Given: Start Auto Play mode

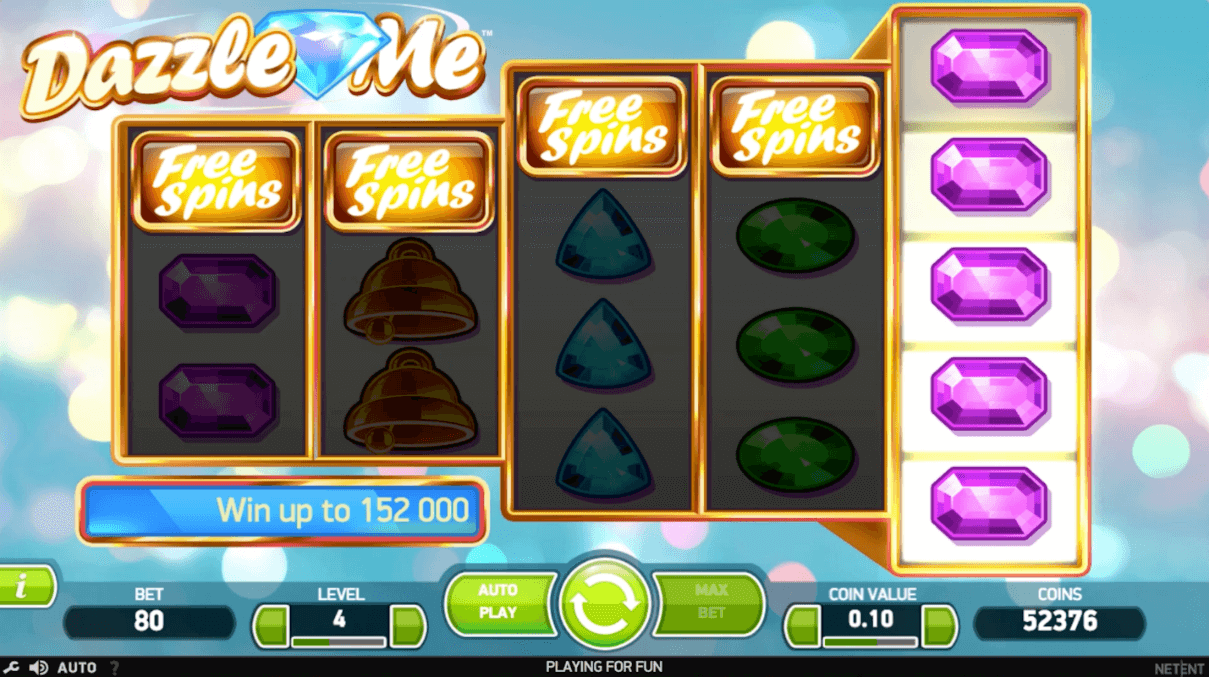Looking at the screenshot, I should pyautogui.click(x=498, y=602).
